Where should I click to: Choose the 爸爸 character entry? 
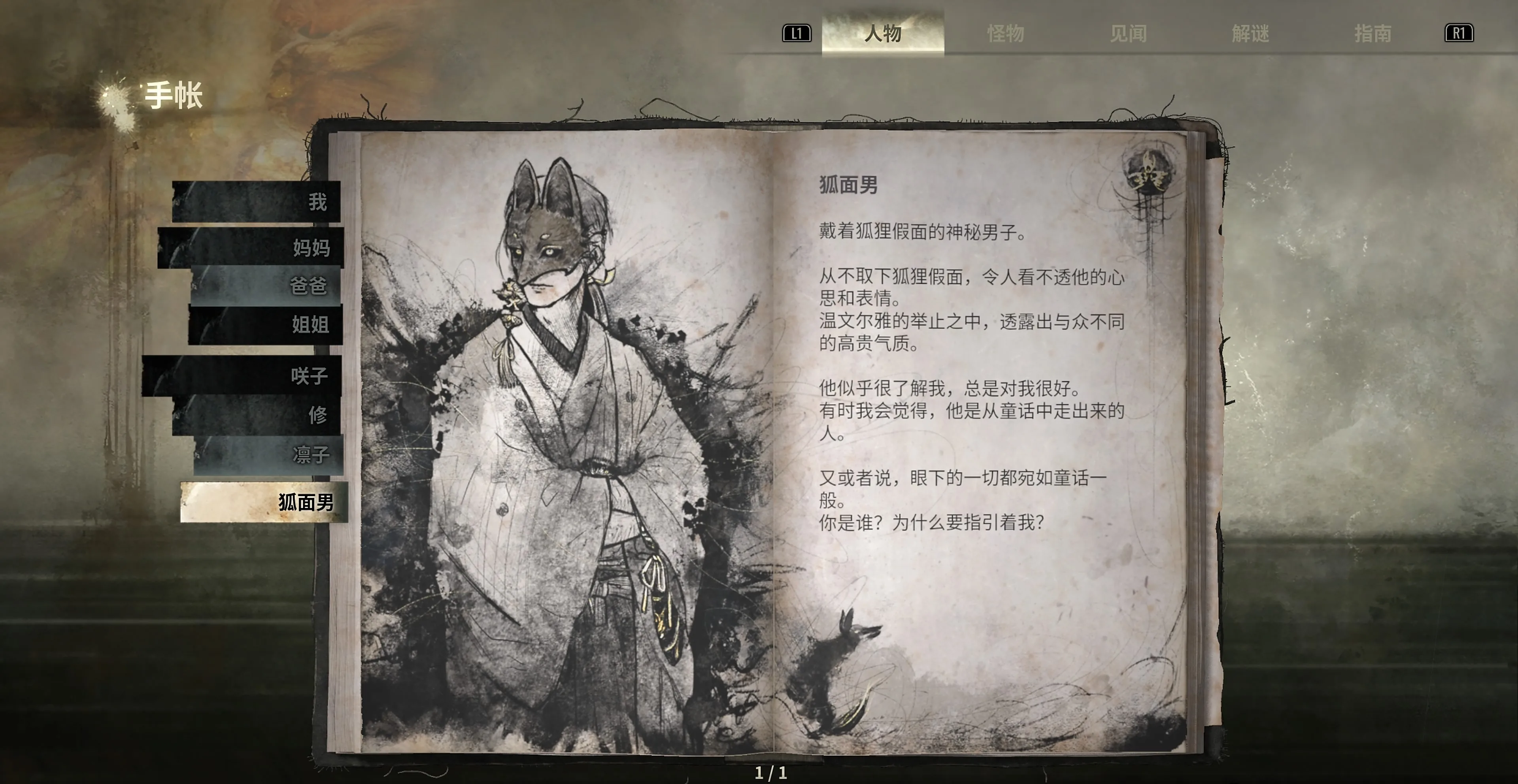266,286
